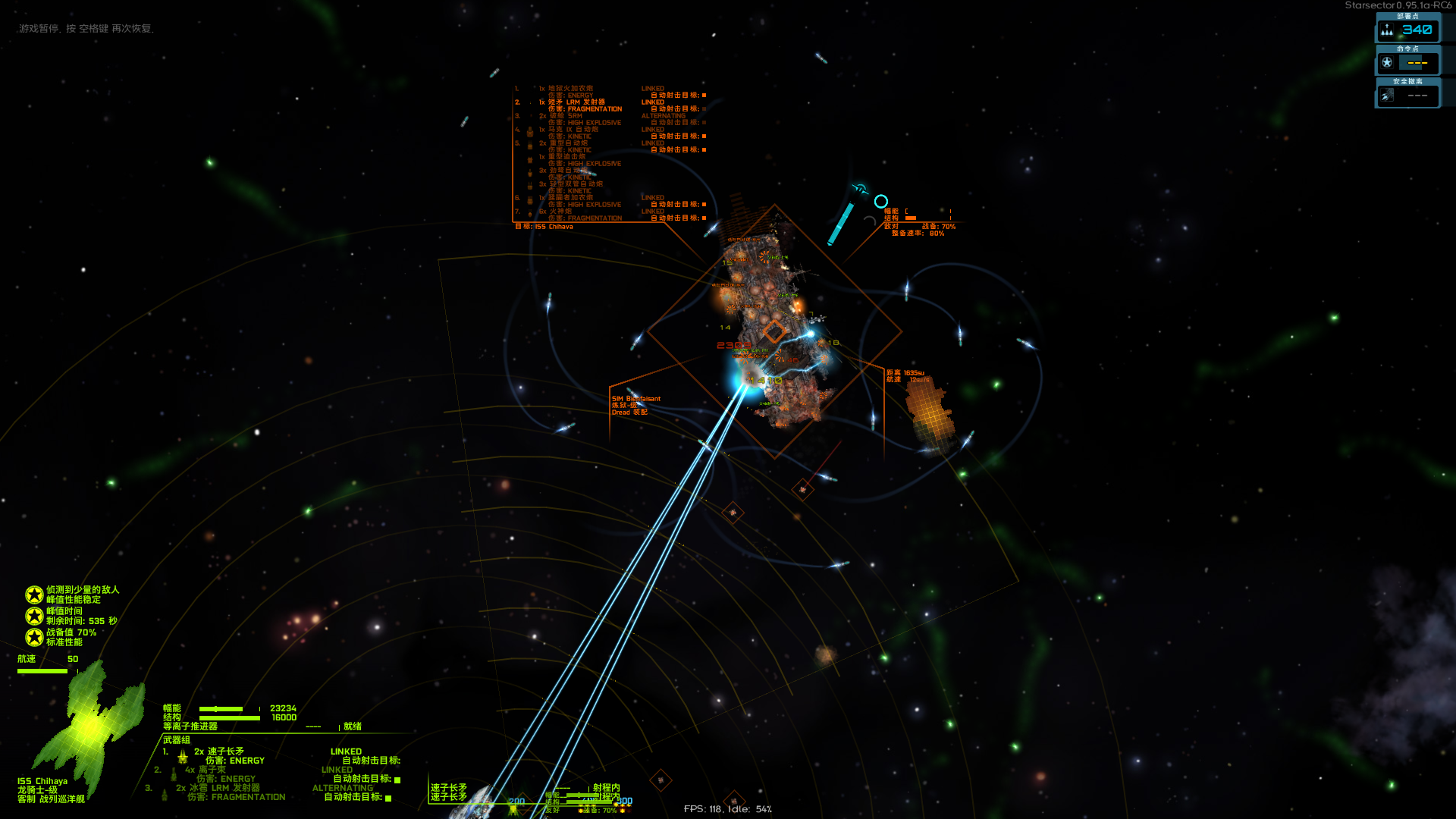Click the 目标: ISS Chihaya label
This screenshot has width=1456, height=819.
544,227
